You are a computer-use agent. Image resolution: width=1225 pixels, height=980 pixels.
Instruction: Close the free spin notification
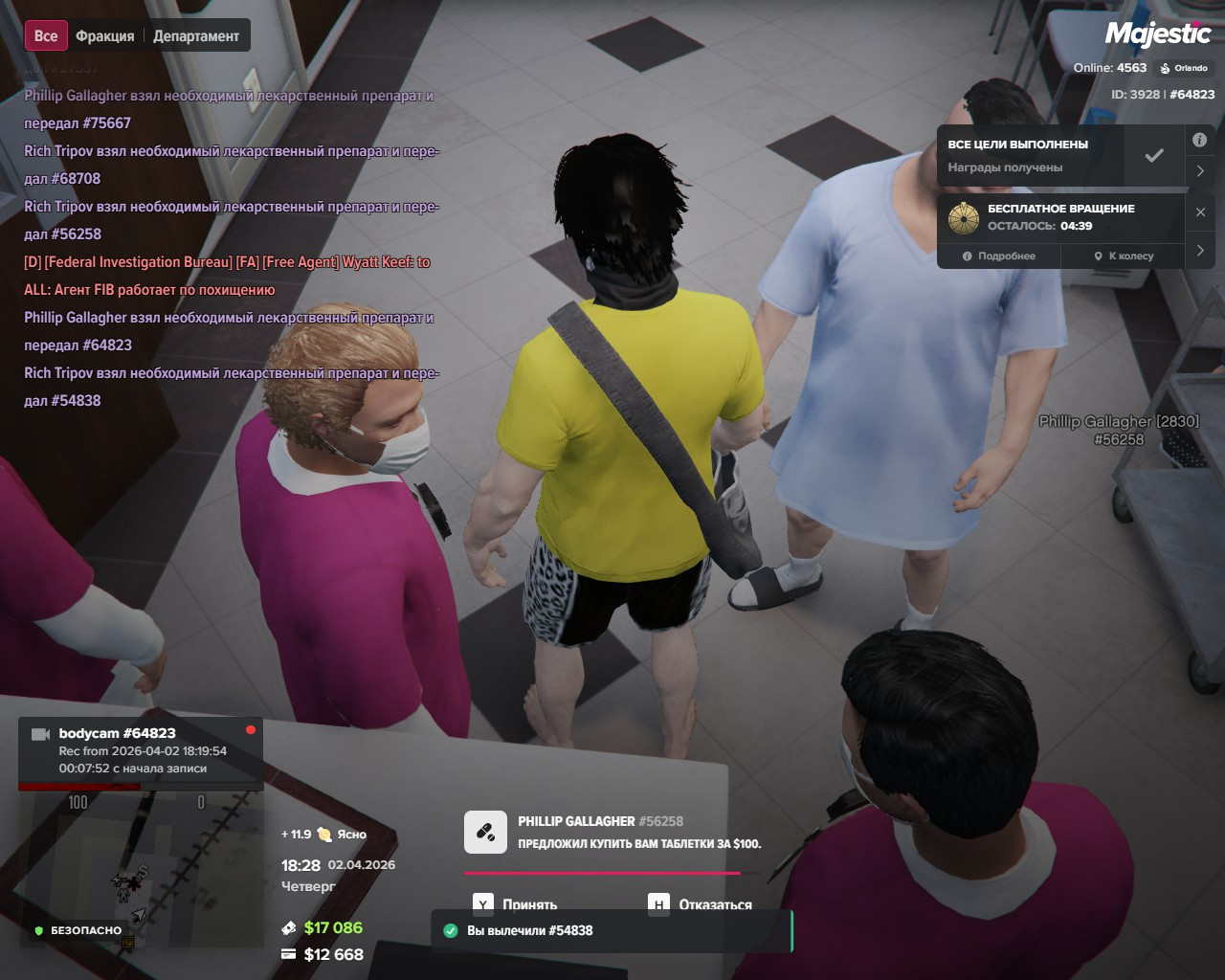[1200, 212]
